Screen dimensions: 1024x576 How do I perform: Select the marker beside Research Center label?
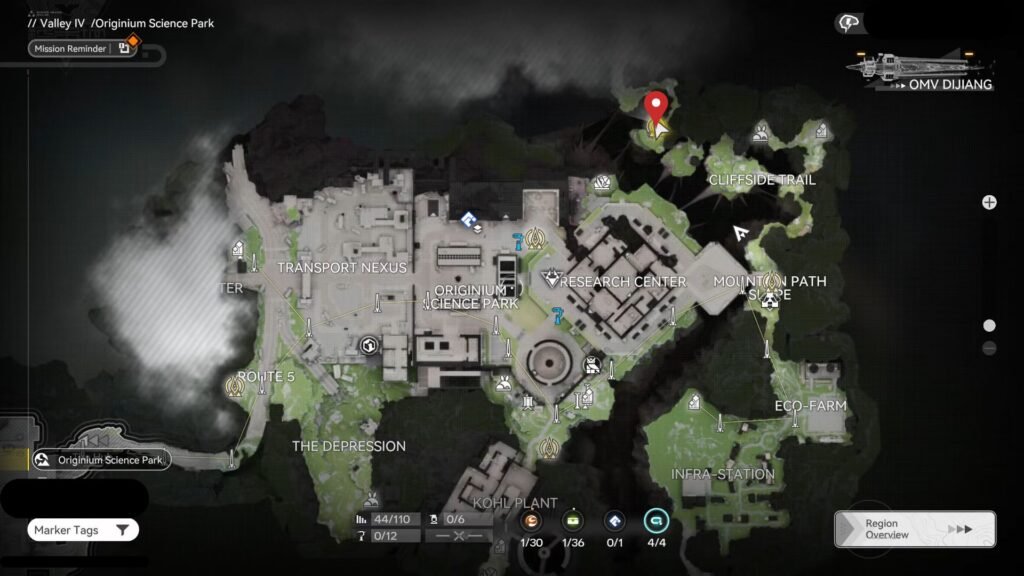(550, 279)
